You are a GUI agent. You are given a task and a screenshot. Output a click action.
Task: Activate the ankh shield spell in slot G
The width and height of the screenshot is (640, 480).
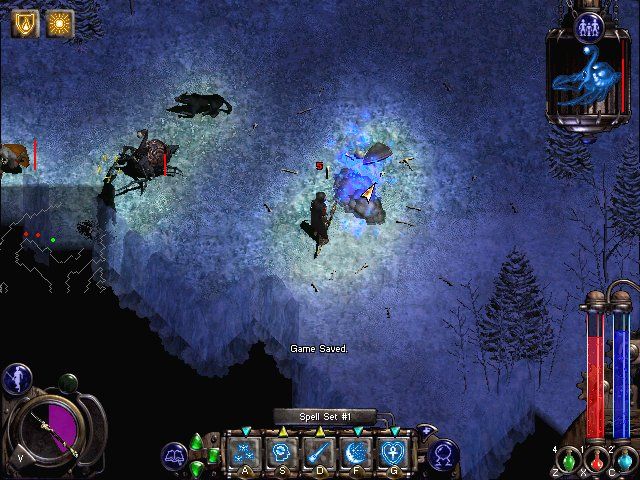point(394,451)
